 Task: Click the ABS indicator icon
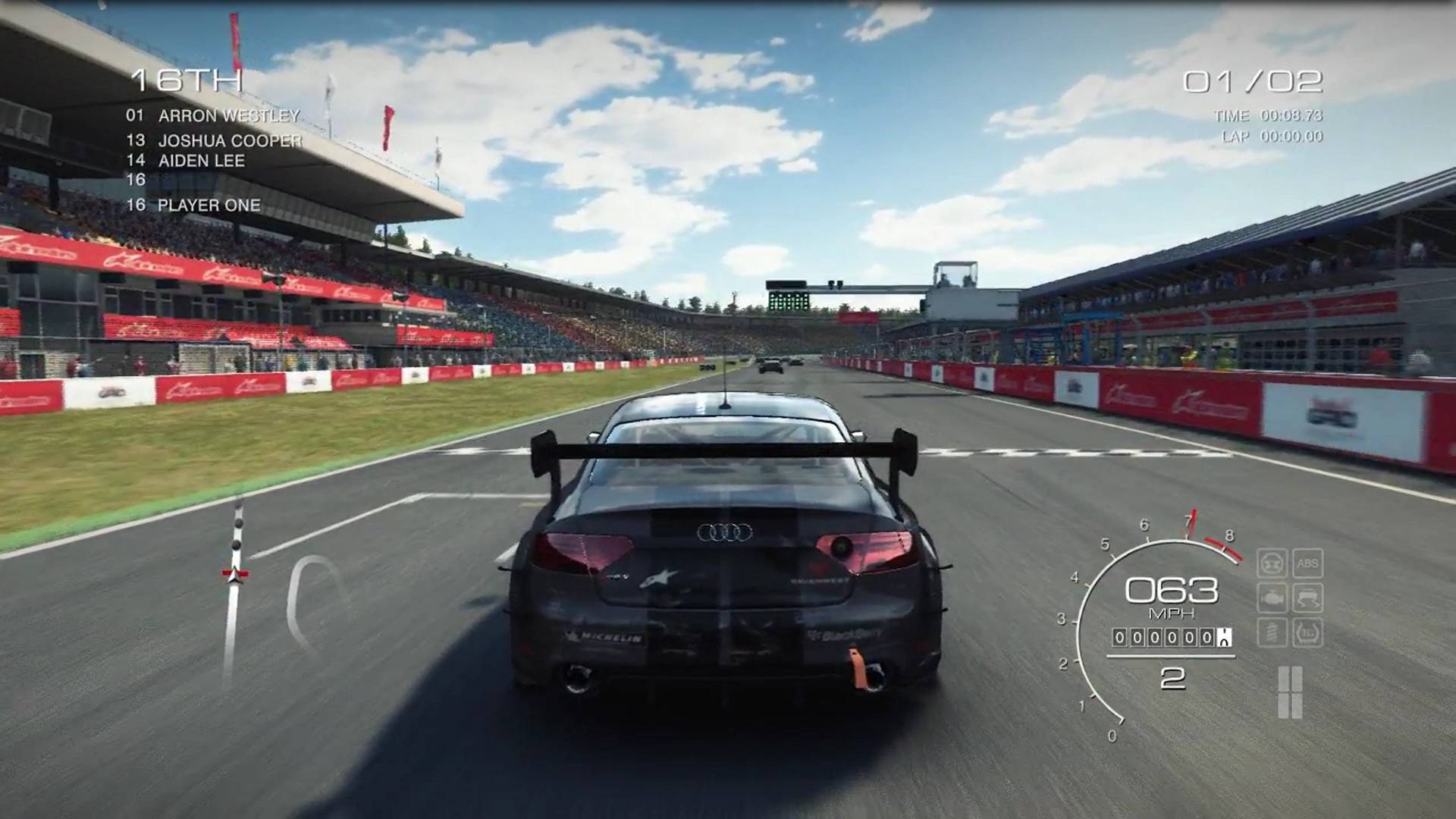click(1307, 563)
